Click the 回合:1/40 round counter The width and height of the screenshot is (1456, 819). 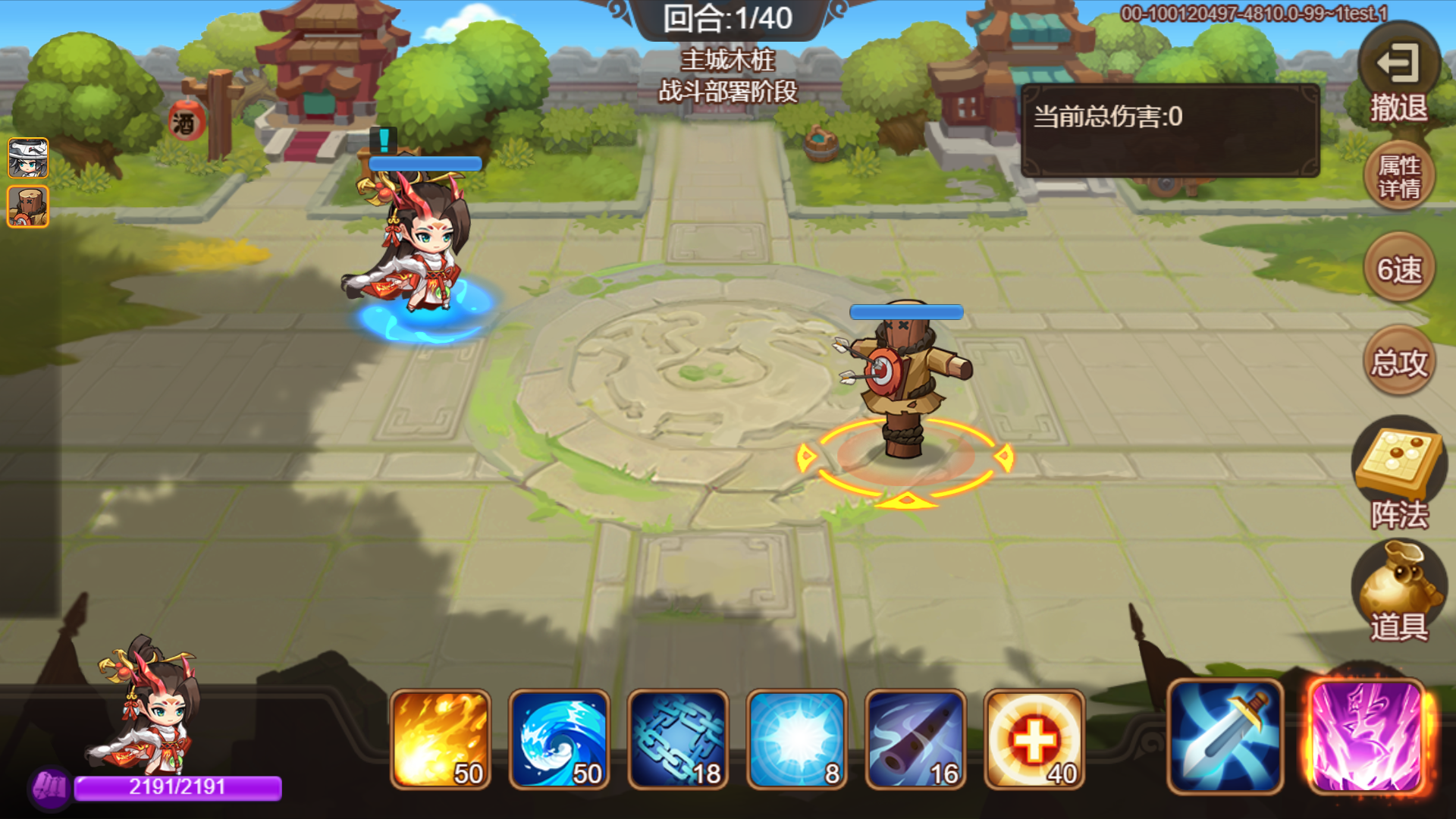pyautogui.click(x=729, y=19)
